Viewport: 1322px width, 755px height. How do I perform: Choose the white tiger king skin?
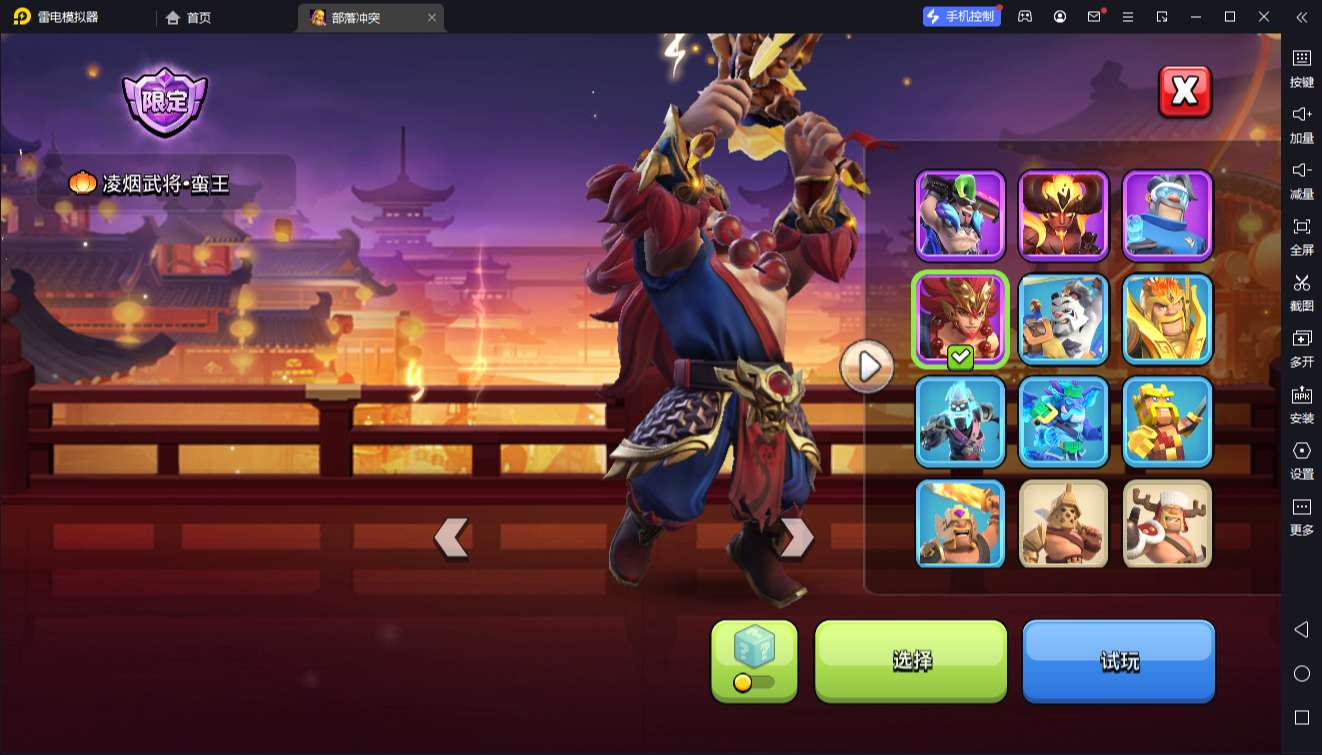point(1064,318)
